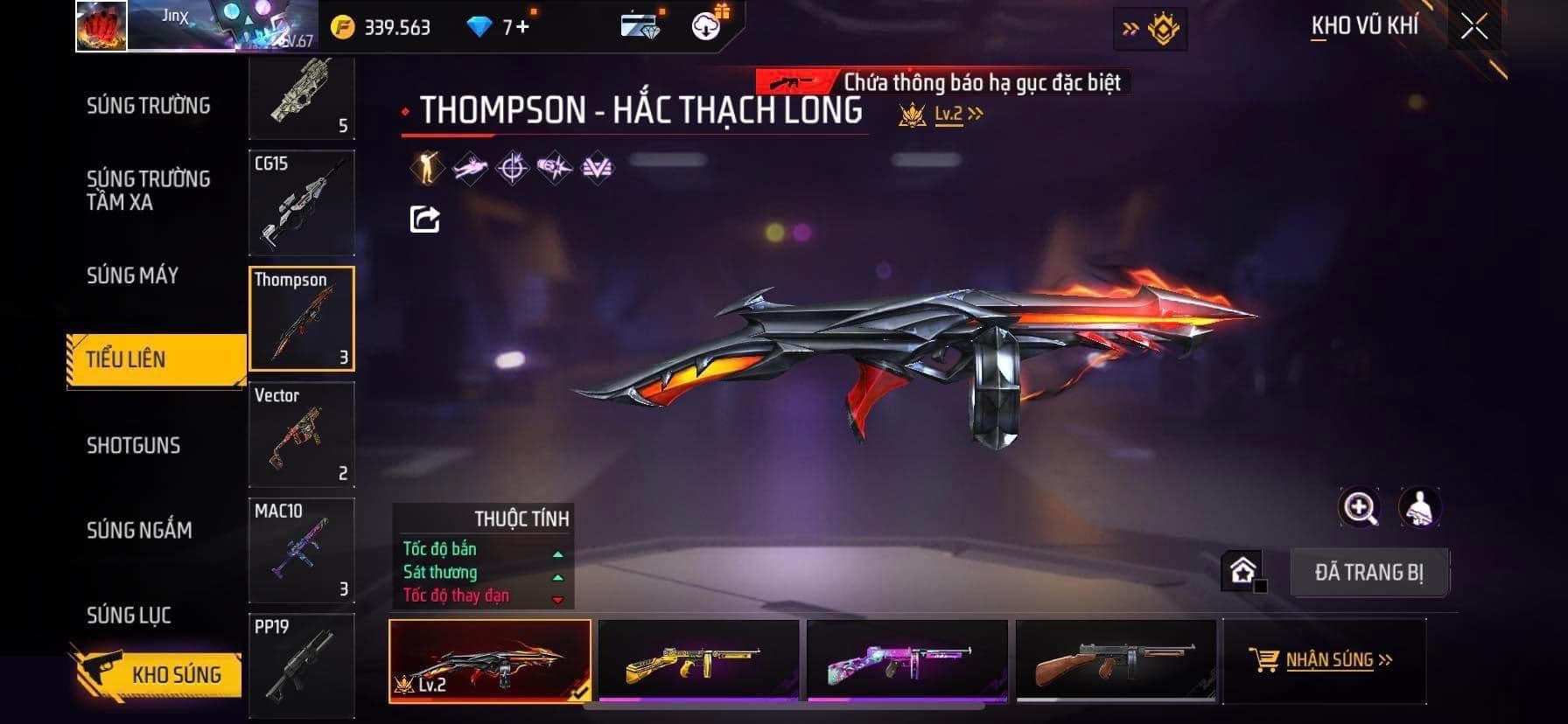Add diamonds with the plus button
The height and width of the screenshot is (724, 1568).
point(522,27)
